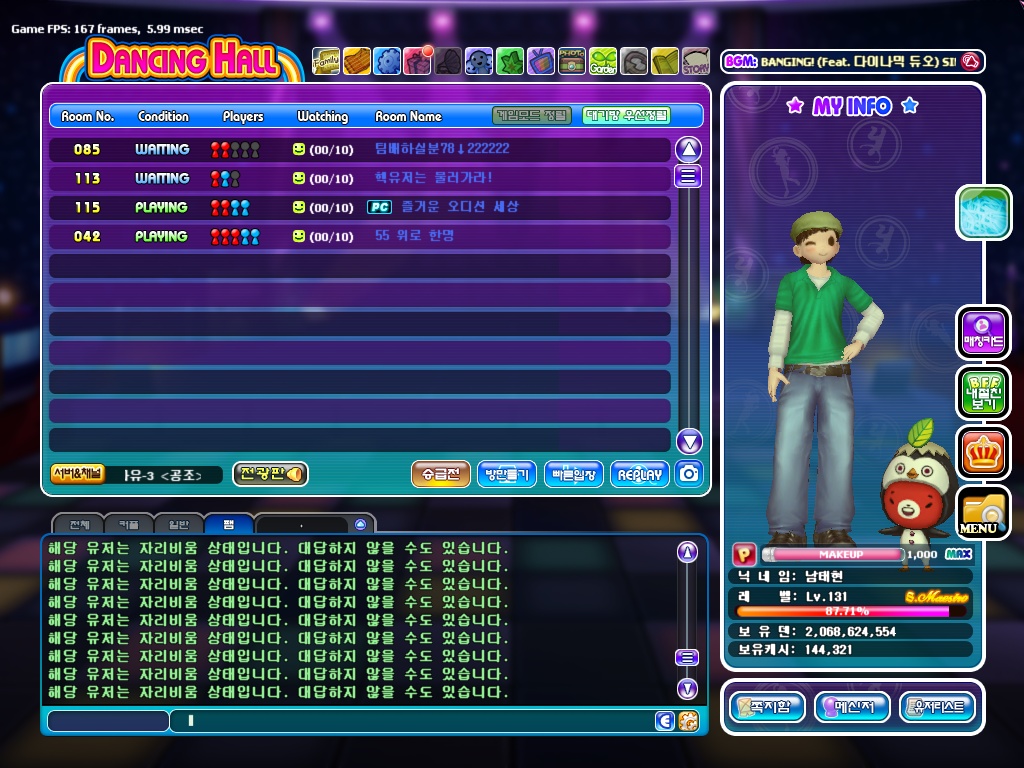The height and width of the screenshot is (768, 1024).
Task: Switch to the 전체 chat tab
Action: pyautogui.click(x=79, y=524)
